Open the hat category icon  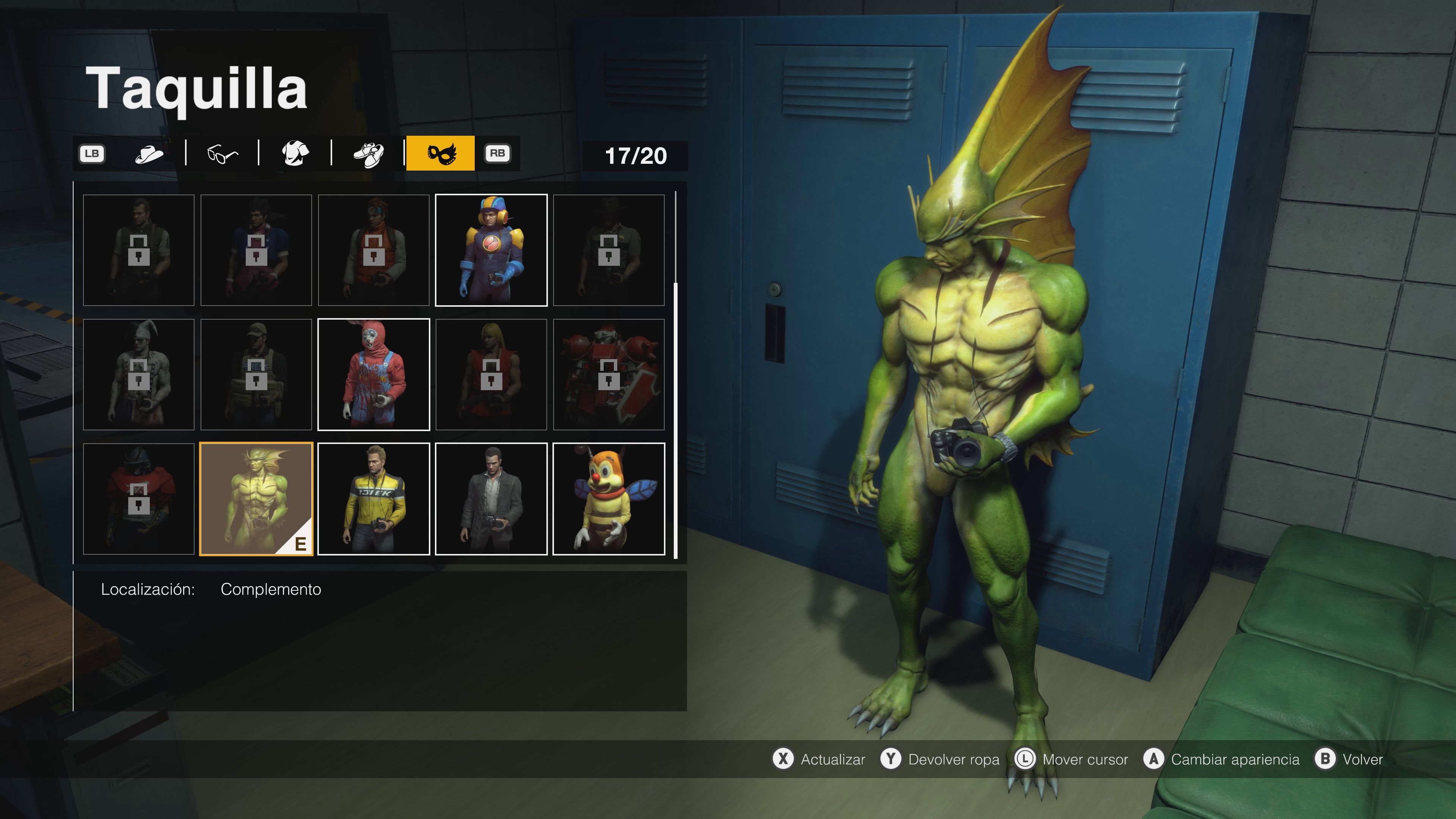[x=149, y=152]
